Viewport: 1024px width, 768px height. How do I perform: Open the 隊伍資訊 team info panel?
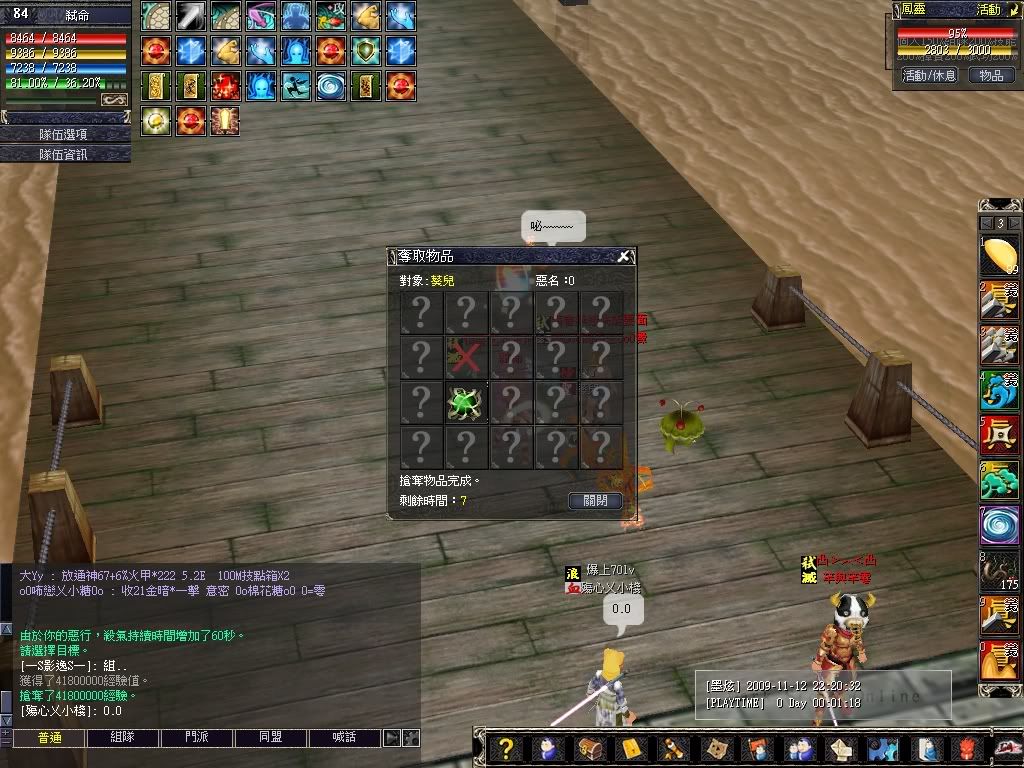[x=65, y=154]
